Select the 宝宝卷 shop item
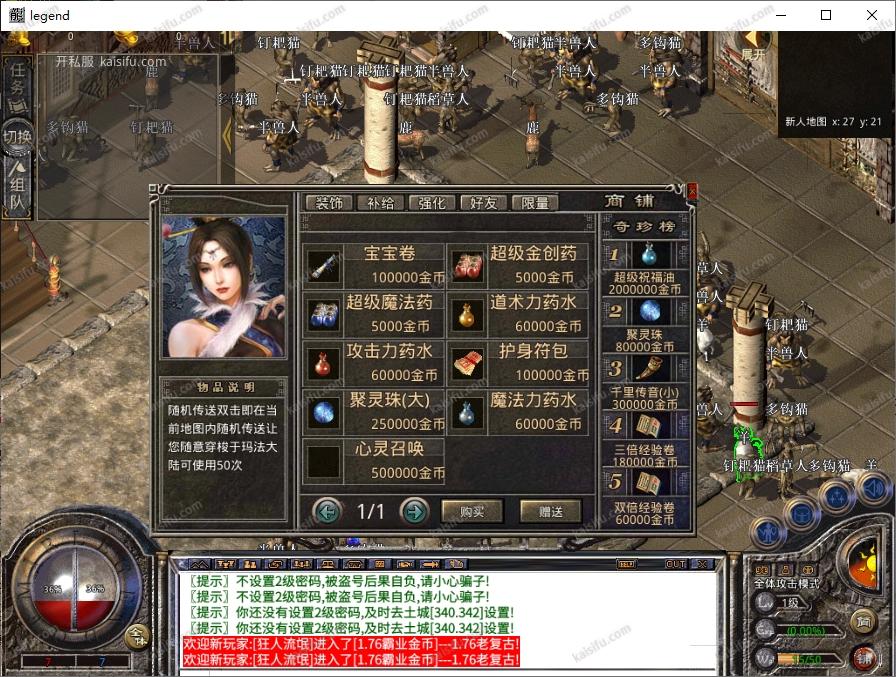 373,264
